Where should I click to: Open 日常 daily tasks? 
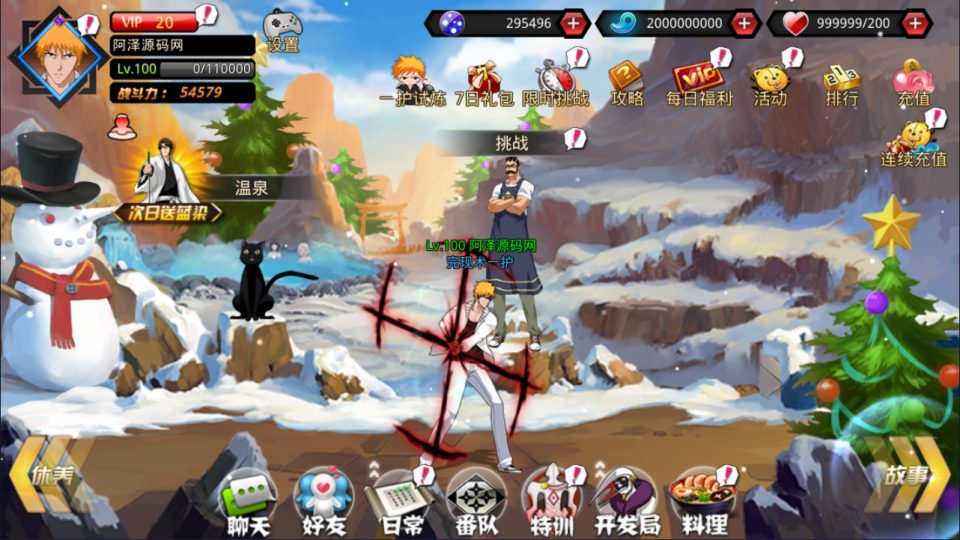396,500
